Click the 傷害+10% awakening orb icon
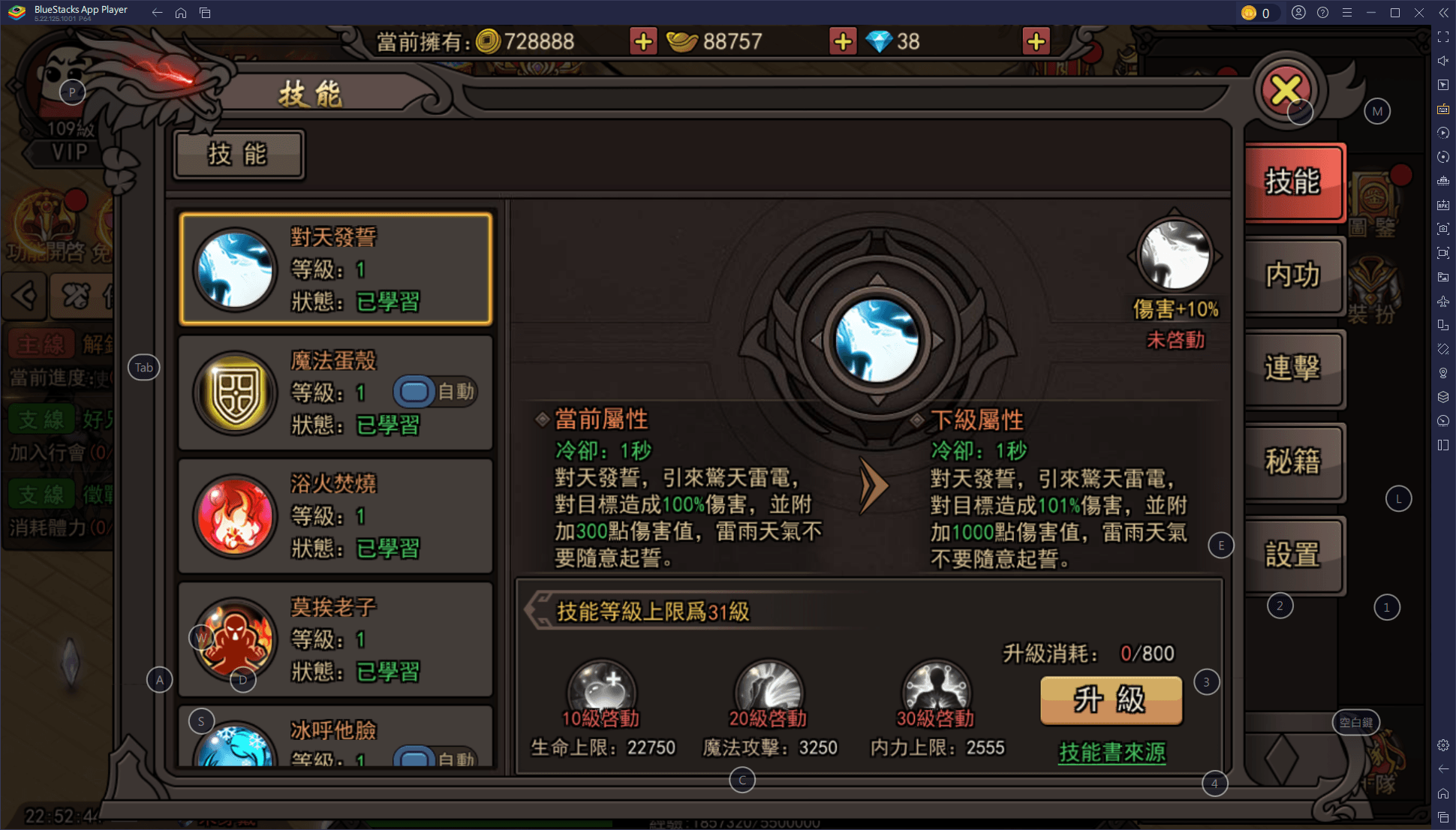 point(1176,255)
